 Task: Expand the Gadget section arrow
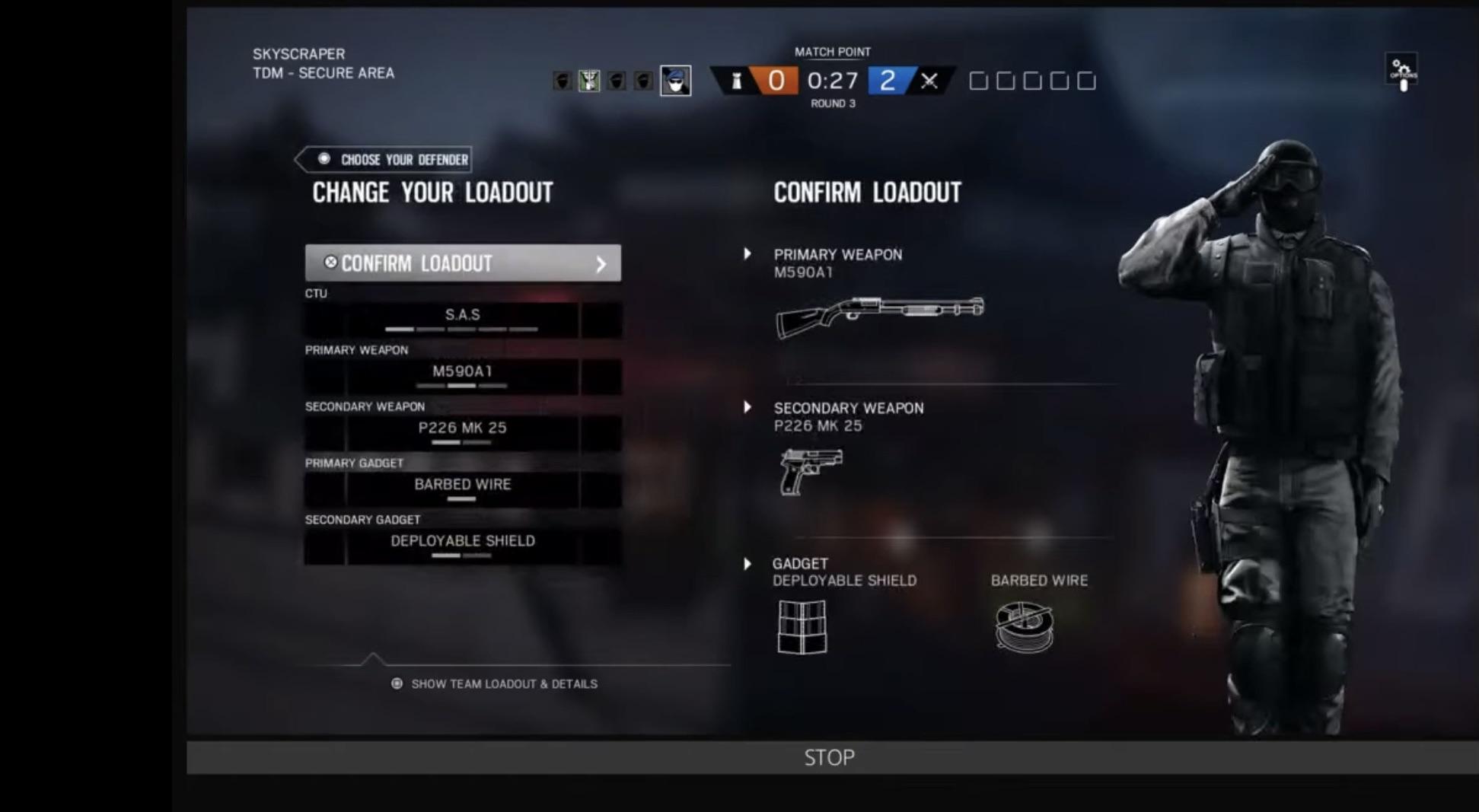(747, 563)
